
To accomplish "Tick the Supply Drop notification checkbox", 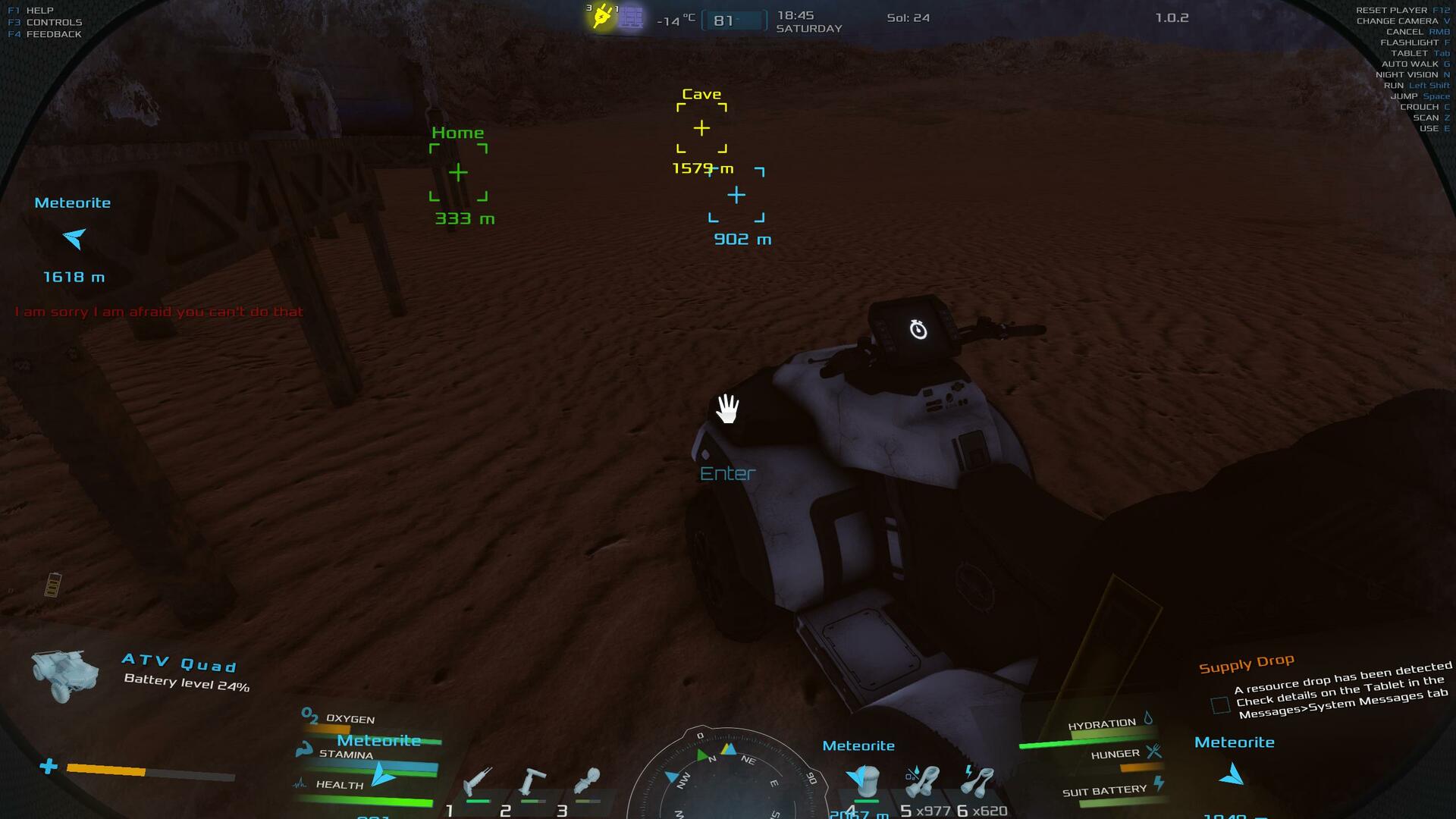I will [x=1220, y=705].
